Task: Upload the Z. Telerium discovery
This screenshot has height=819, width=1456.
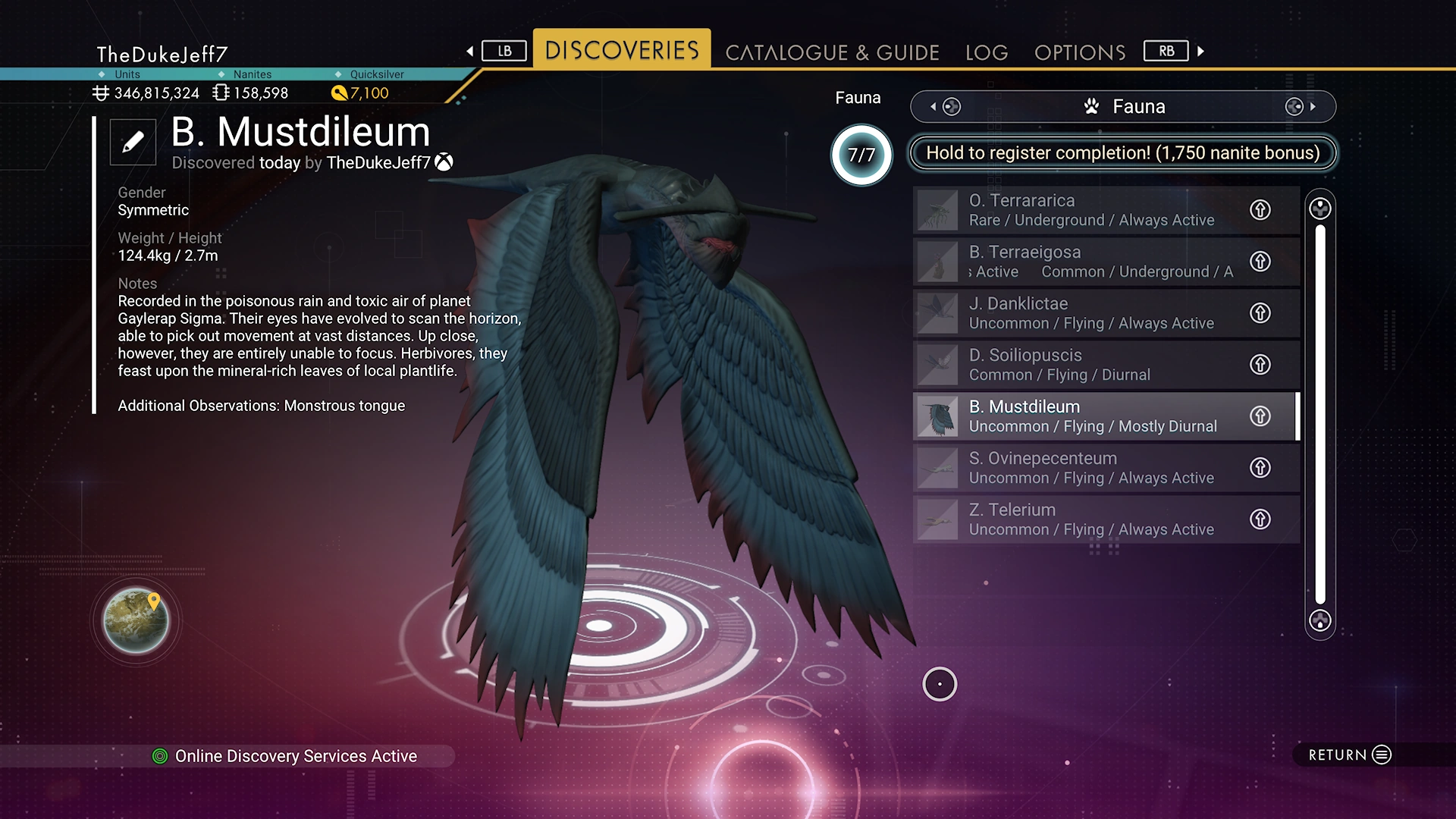Action: tap(1260, 519)
